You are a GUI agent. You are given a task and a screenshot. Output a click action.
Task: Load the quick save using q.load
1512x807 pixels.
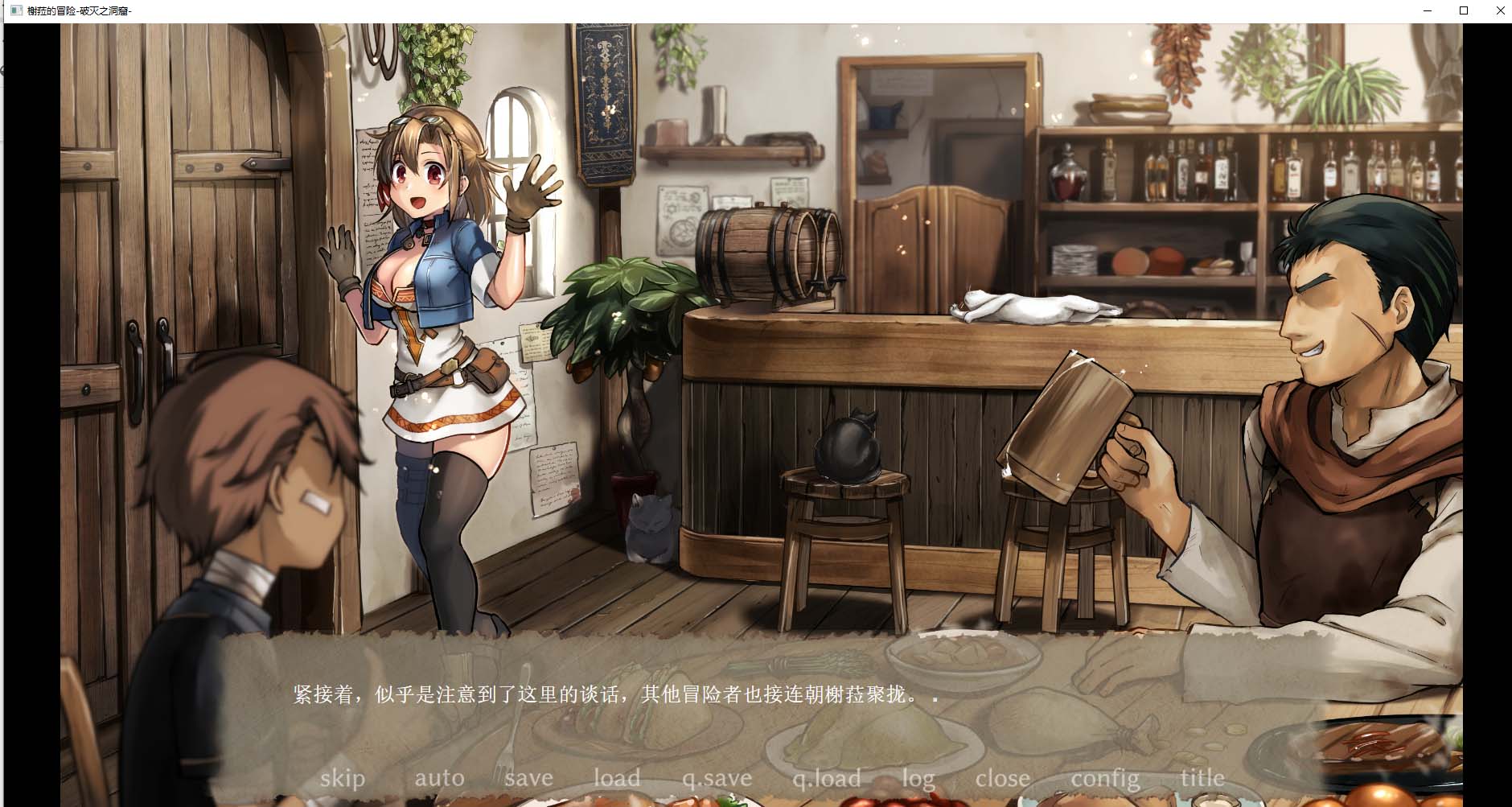tap(827, 777)
